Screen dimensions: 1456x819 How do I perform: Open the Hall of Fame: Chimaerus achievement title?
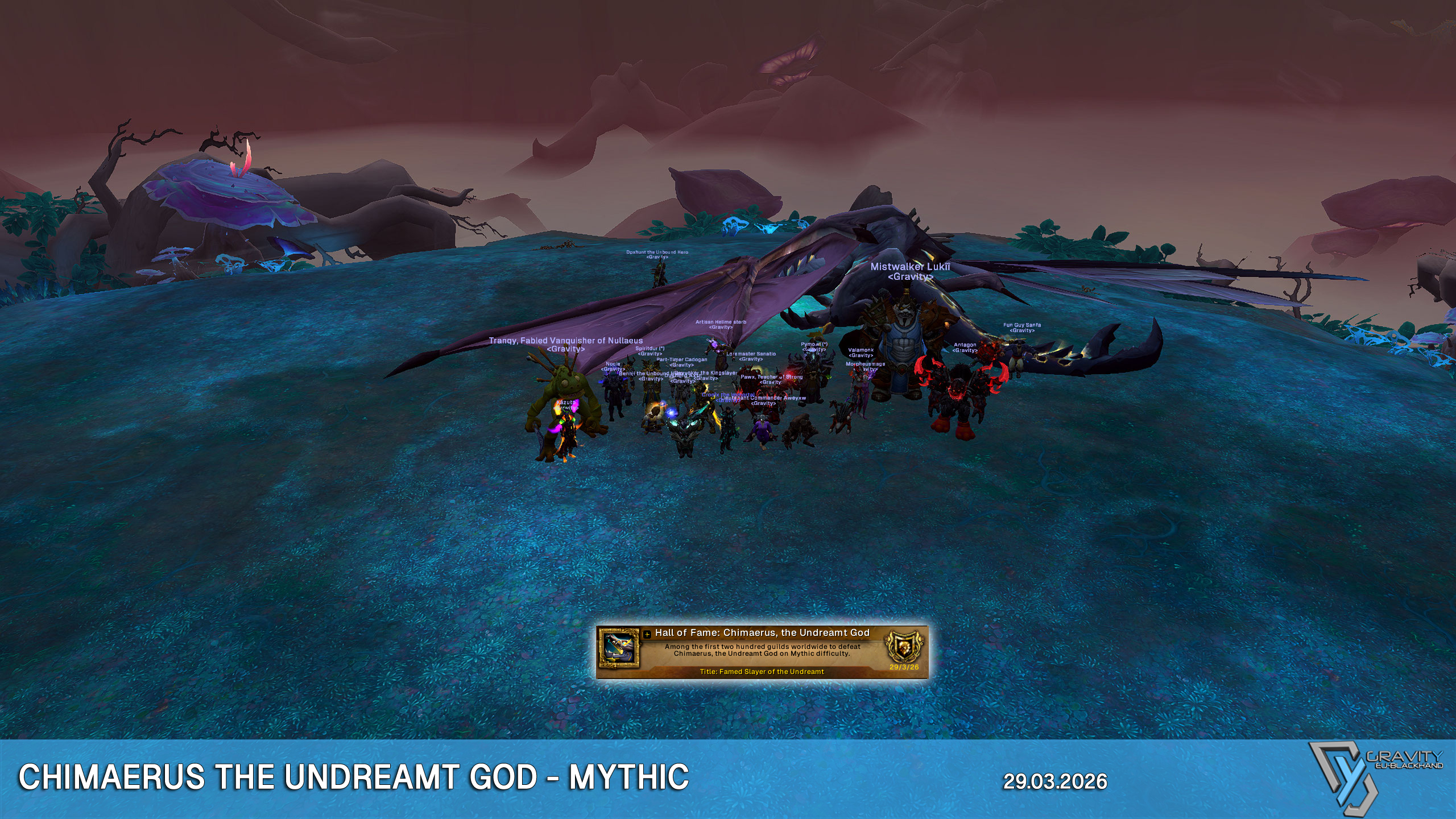pyautogui.click(x=762, y=632)
